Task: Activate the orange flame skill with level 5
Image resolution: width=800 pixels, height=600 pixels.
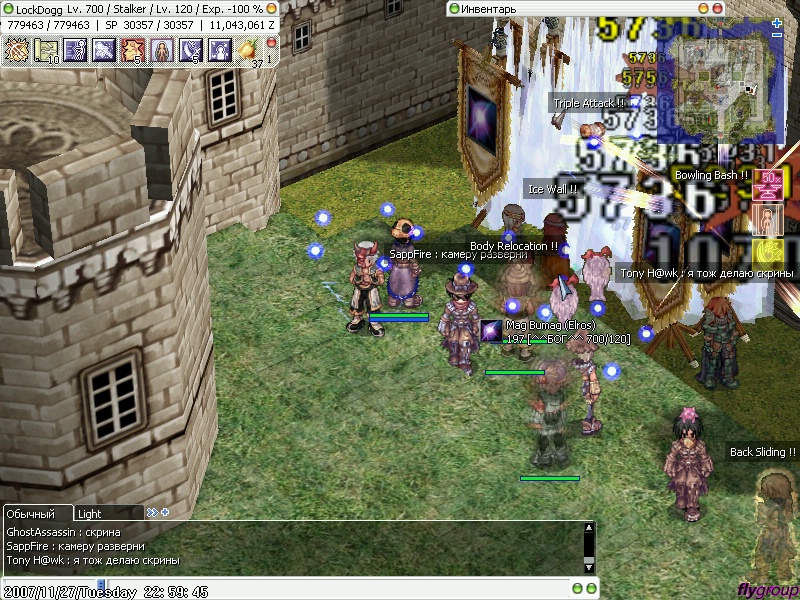Action: click(x=133, y=49)
